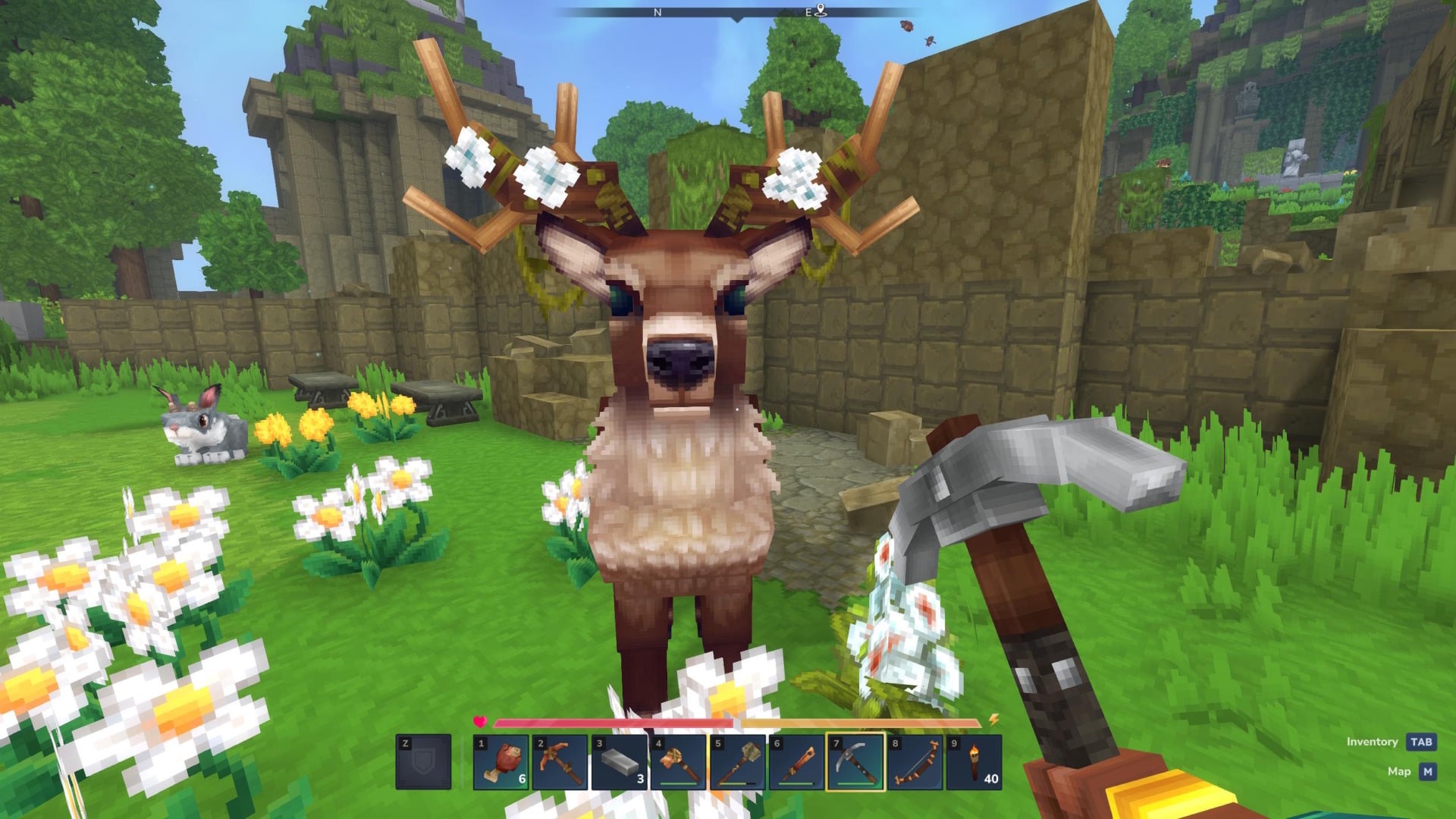Select the iron pickaxe in slot 7

tap(856, 760)
